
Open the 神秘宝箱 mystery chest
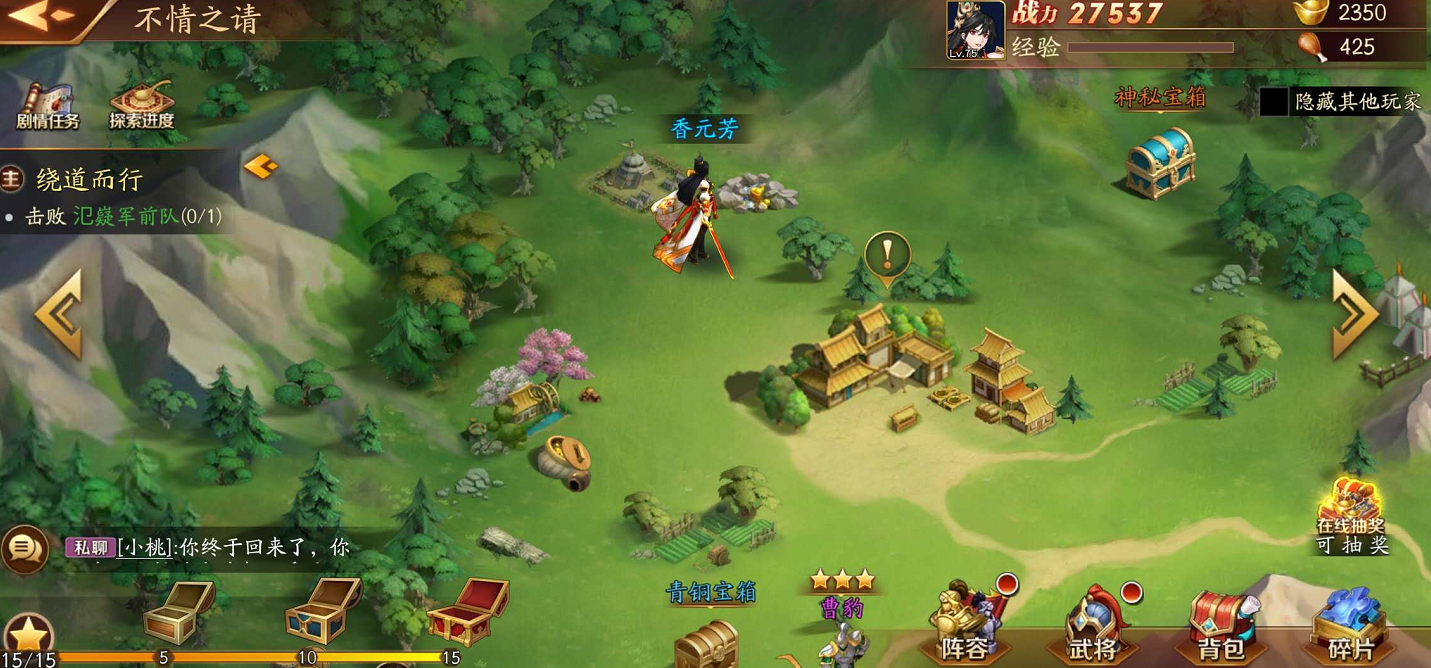[x=1160, y=162]
